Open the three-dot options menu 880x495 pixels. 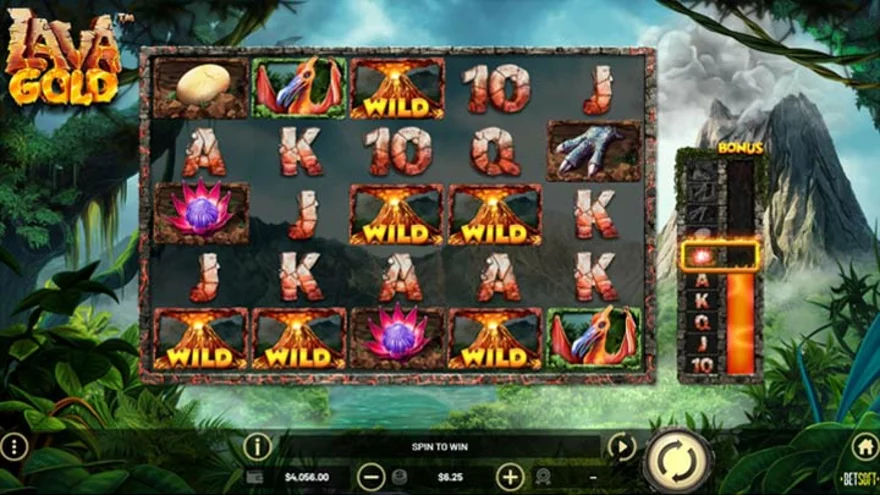pyautogui.click(x=14, y=446)
